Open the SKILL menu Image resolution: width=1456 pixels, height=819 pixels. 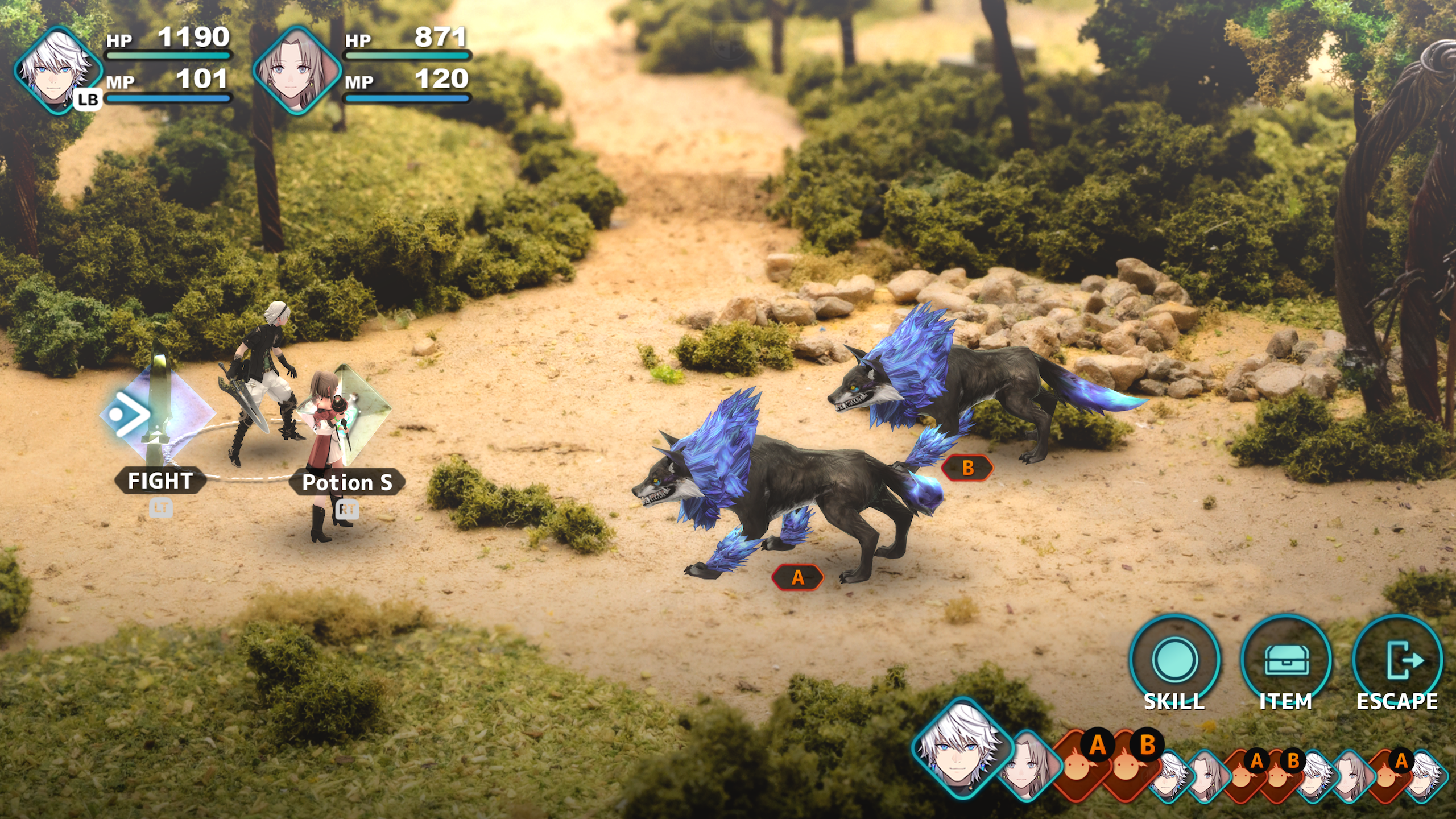1174,663
